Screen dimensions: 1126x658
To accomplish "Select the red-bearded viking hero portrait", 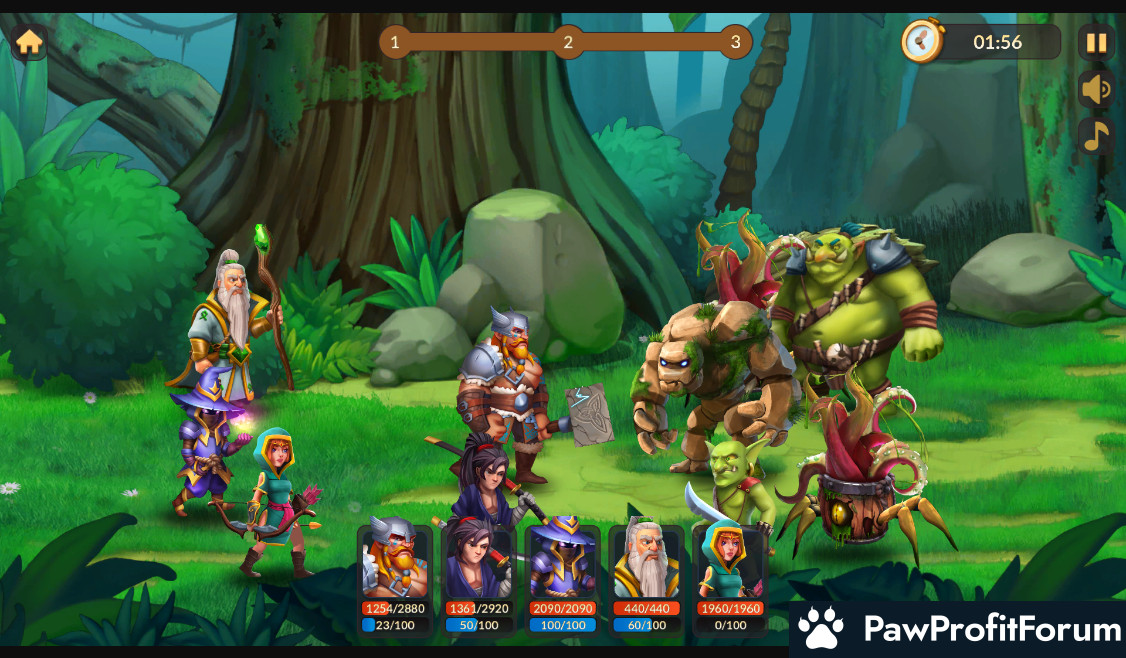I will 395,560.
